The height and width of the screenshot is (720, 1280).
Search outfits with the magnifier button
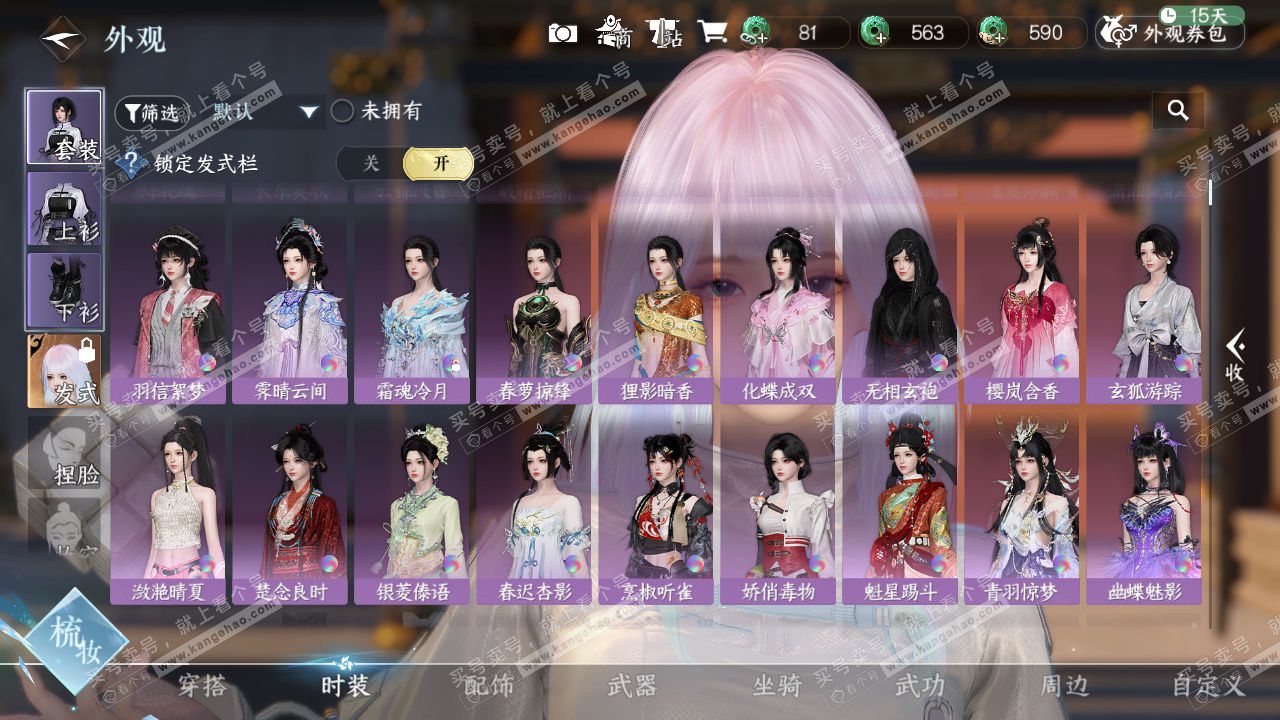click(x=1178, y=111)
